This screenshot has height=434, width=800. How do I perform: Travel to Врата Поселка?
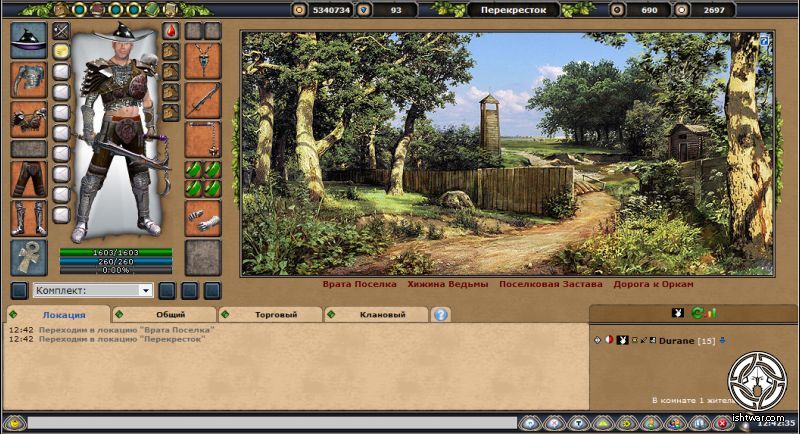[359, 284]
